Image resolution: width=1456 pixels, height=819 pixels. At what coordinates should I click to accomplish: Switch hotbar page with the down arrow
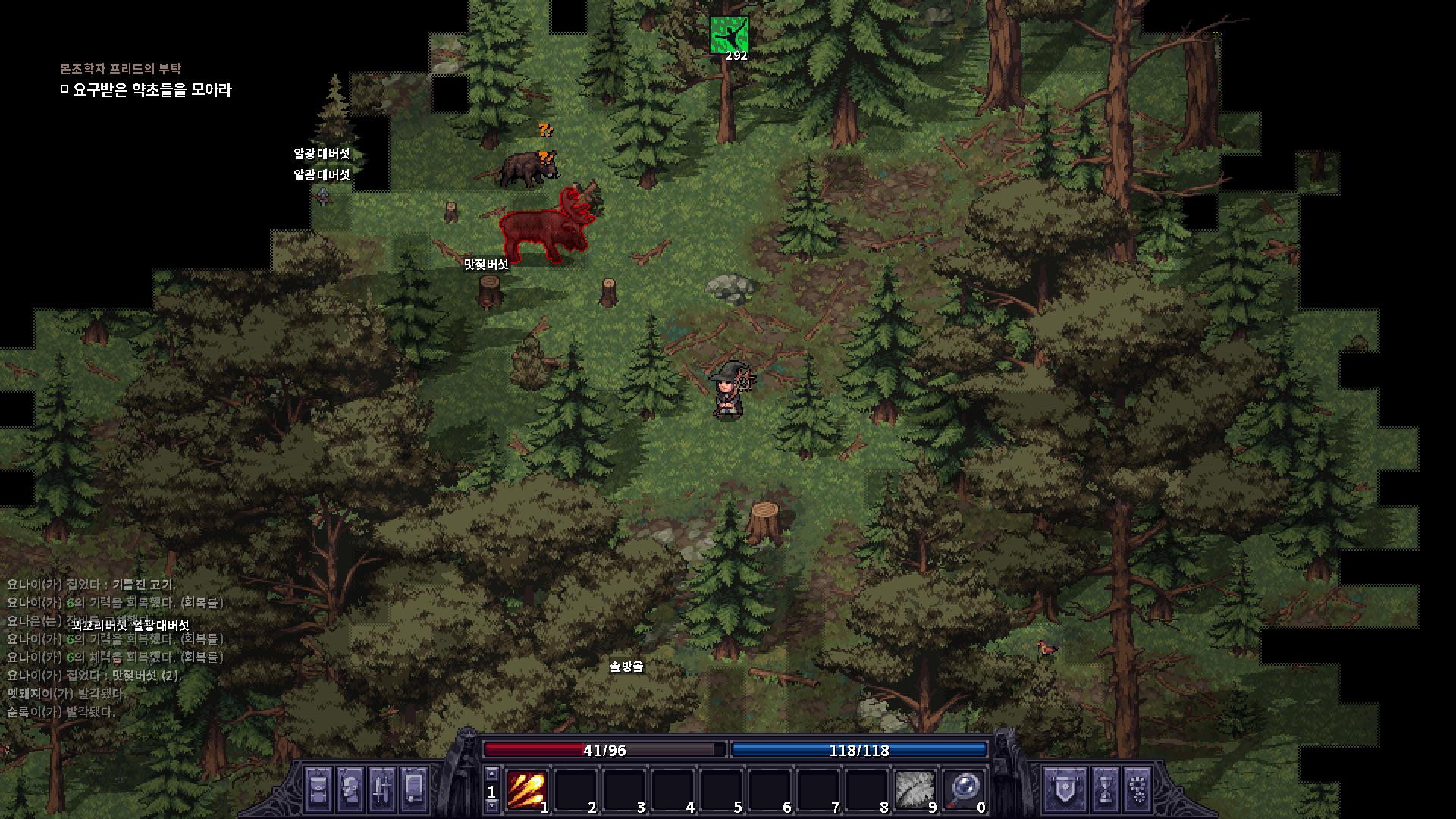(x=491, y=807)
